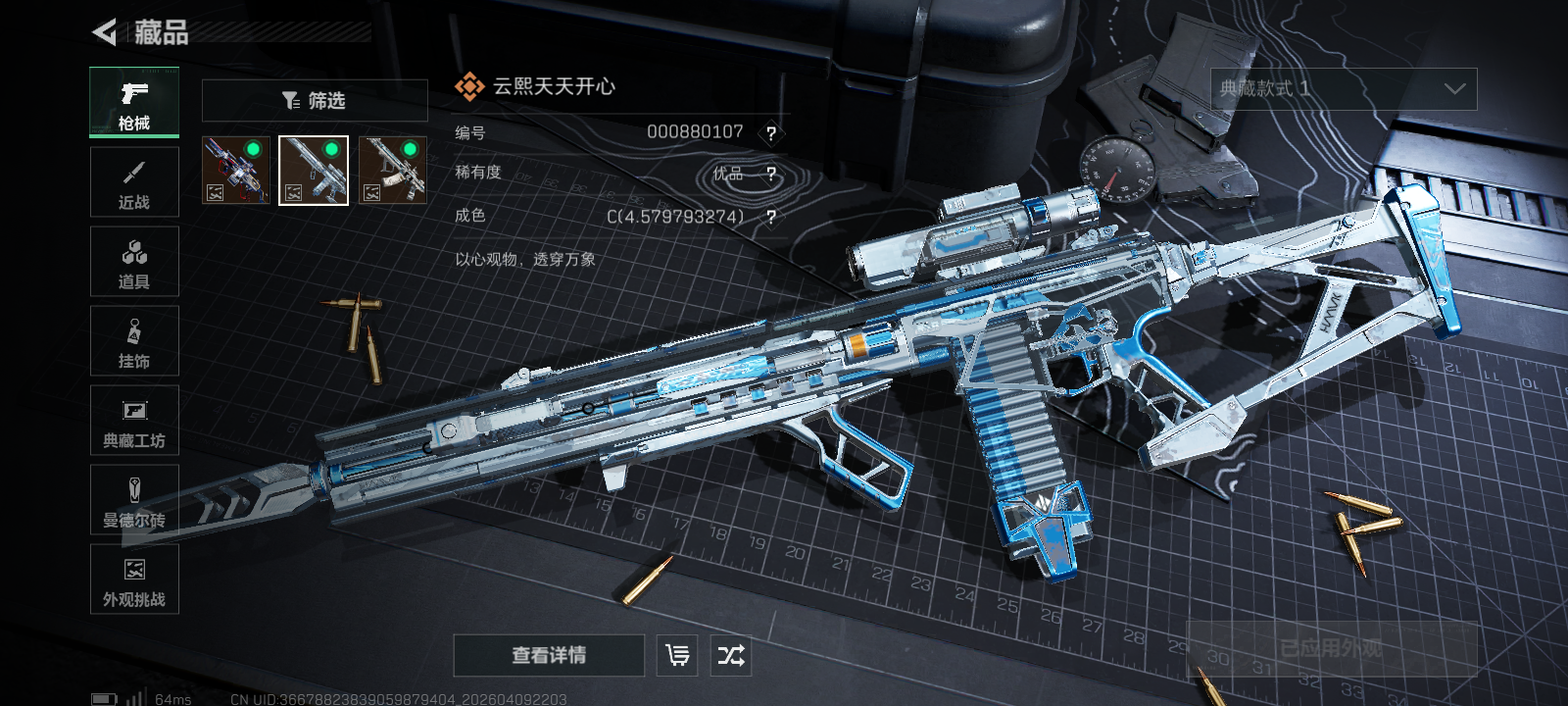Open the 近战 melee category
1568x706 pixels.
pyautogui.click(x=134, y=182)
